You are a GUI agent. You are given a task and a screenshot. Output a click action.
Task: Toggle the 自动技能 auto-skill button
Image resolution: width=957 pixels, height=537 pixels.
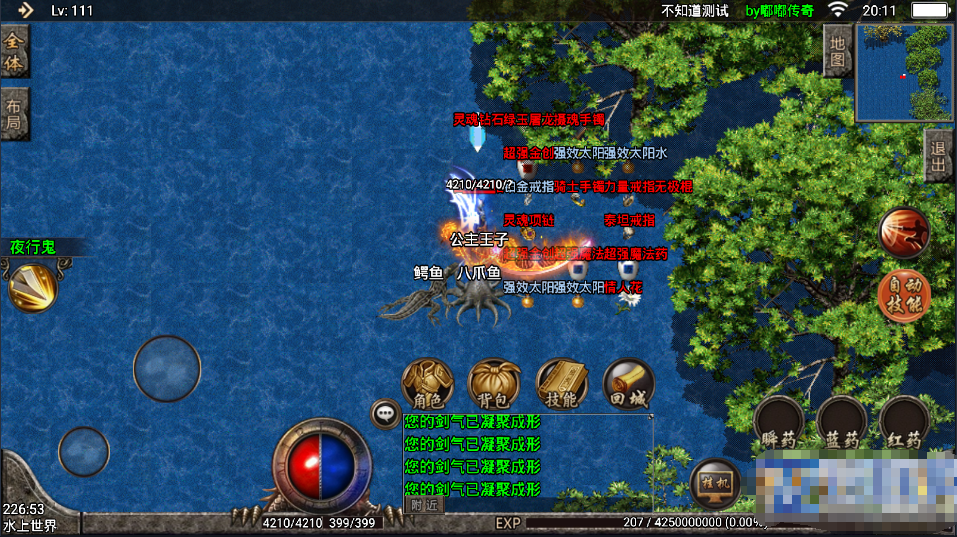point(904,294)
